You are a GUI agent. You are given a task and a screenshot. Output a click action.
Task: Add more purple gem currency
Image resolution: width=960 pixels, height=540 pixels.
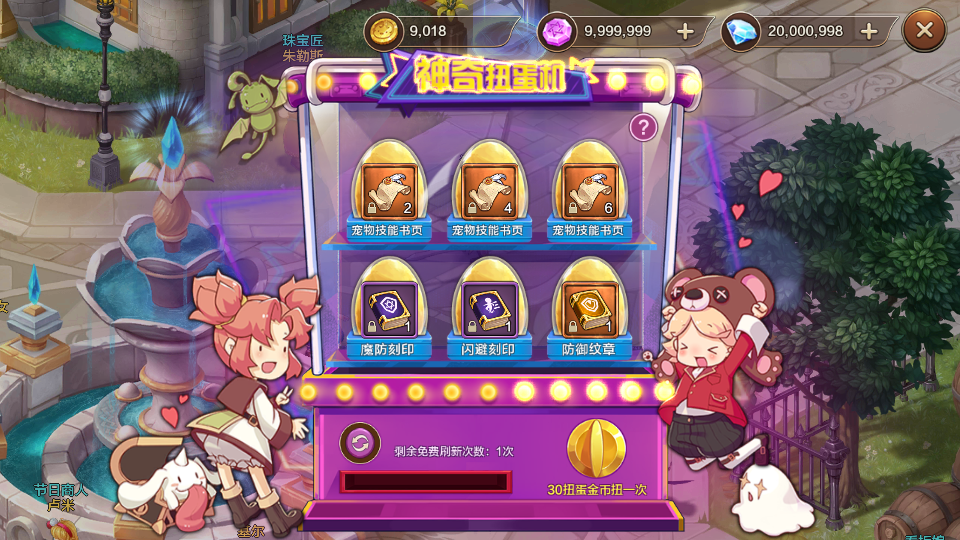685,31
